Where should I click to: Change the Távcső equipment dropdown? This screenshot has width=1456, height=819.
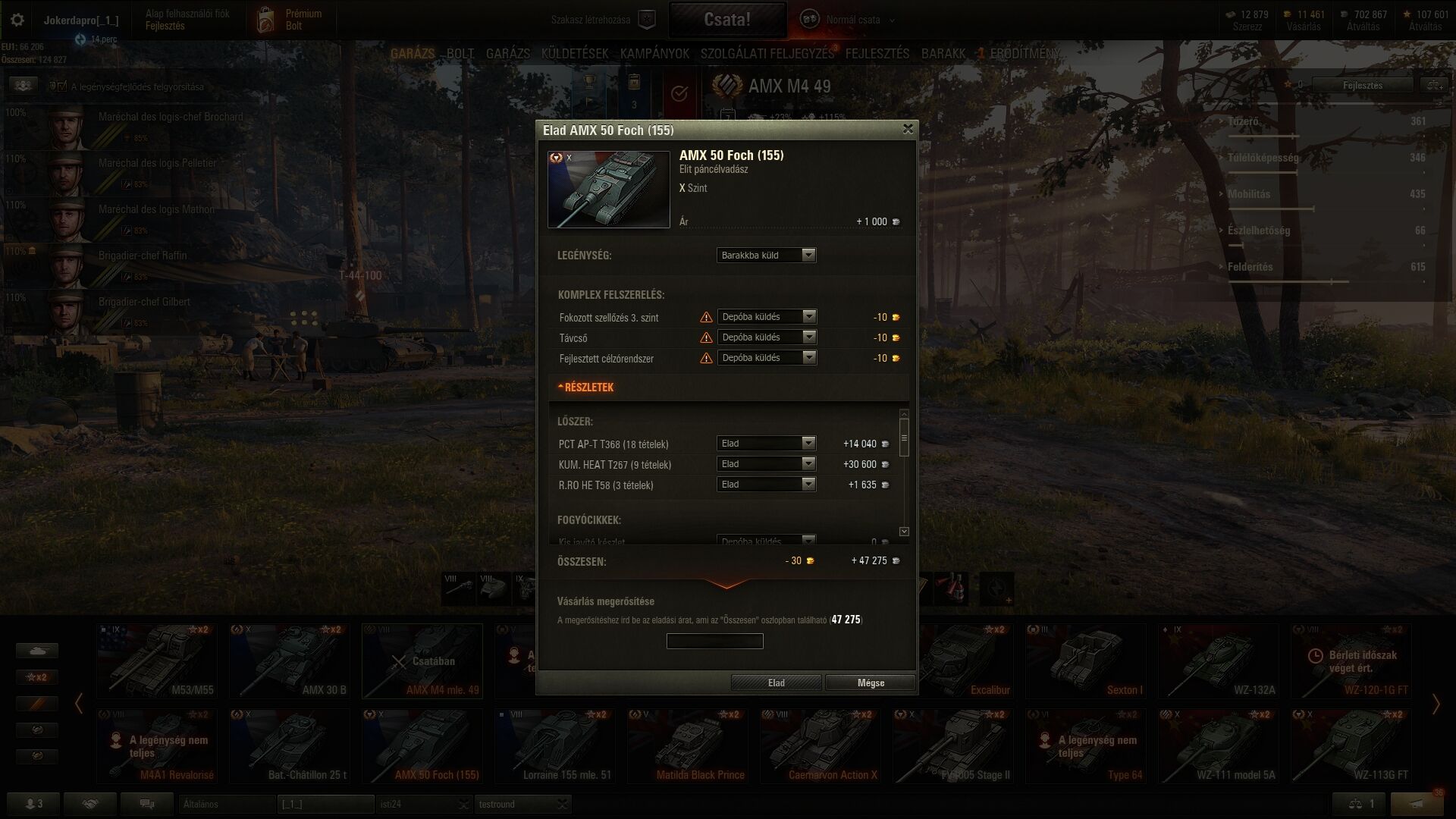[767, 337]
